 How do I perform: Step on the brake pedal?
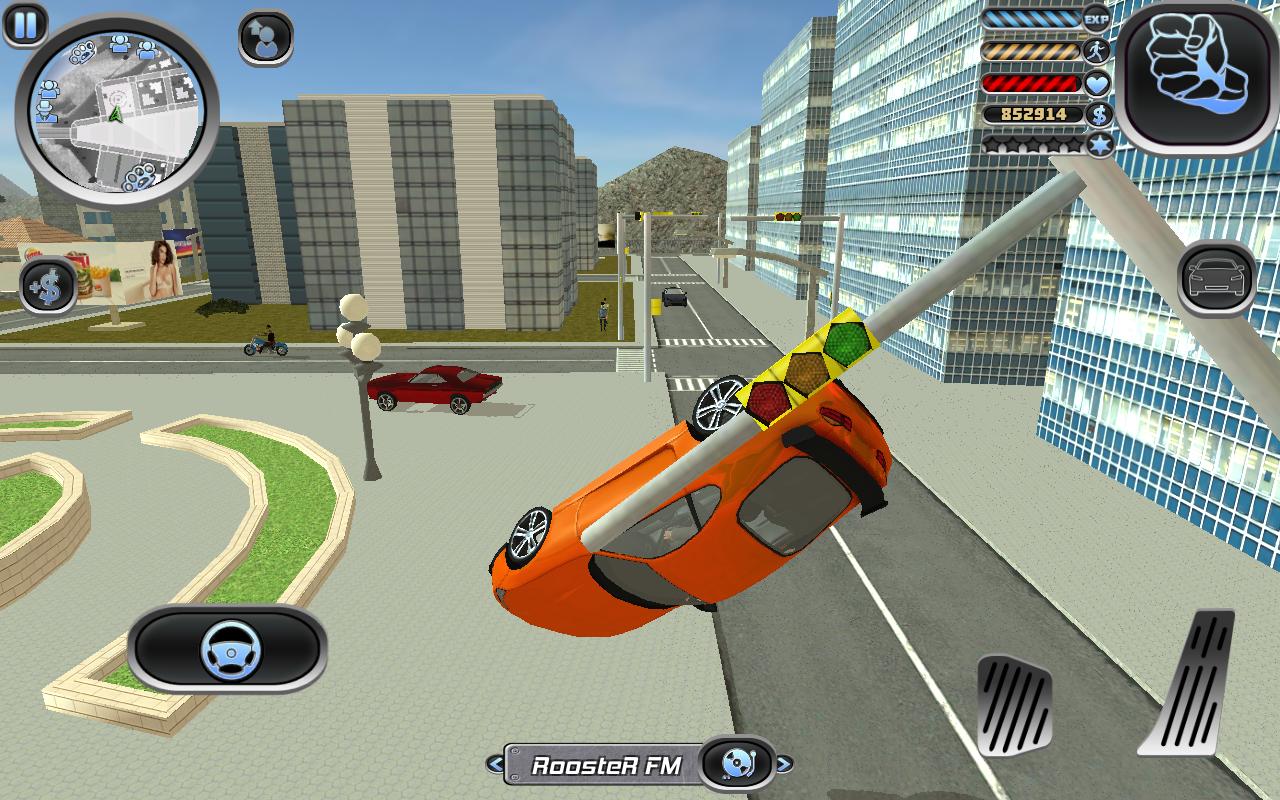point(1014,704)
